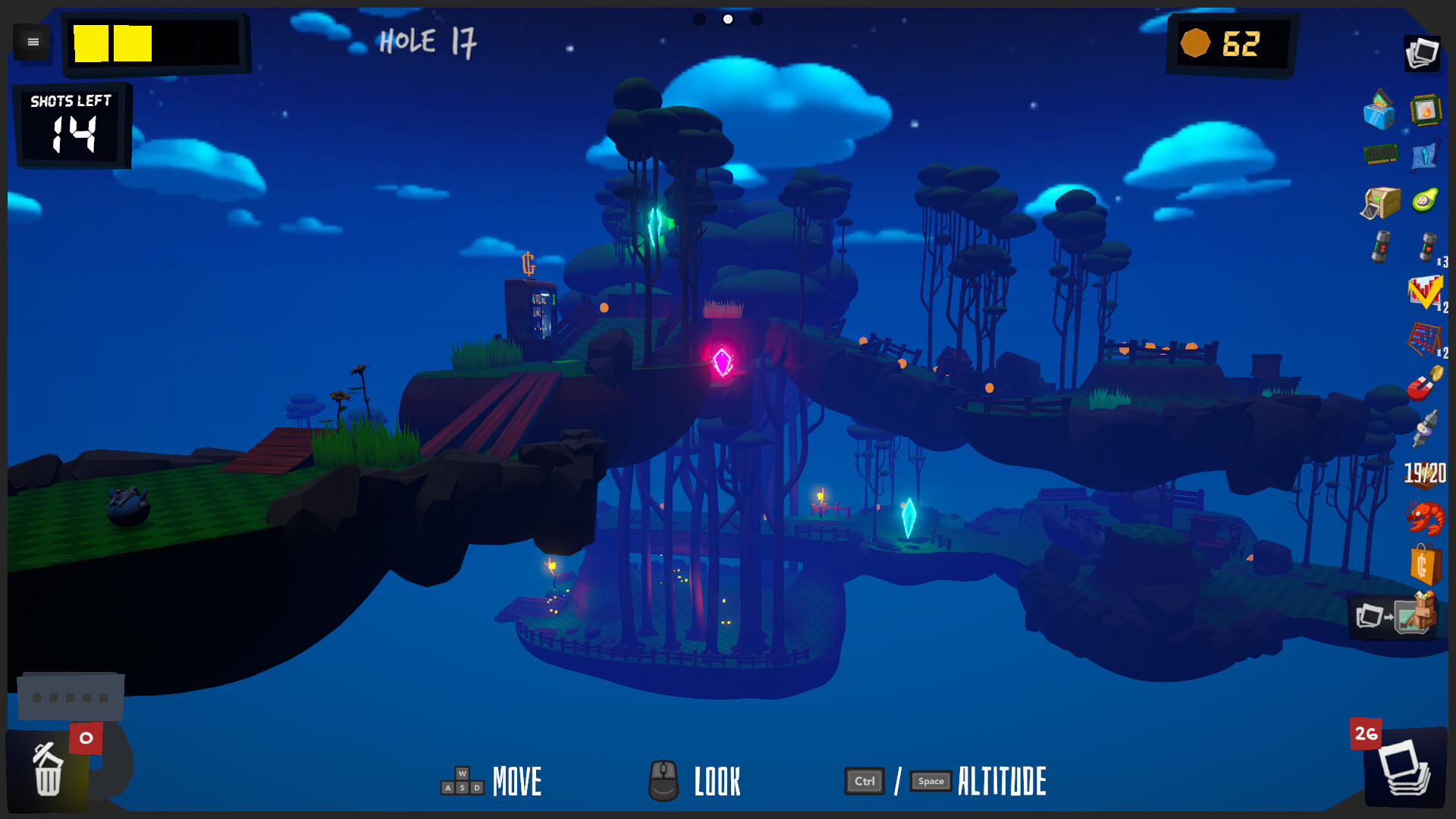Click the orange shopping bag icon
Image resolution: width=1456 pixels, height=819 pixels.
[x=1425, y=564]
